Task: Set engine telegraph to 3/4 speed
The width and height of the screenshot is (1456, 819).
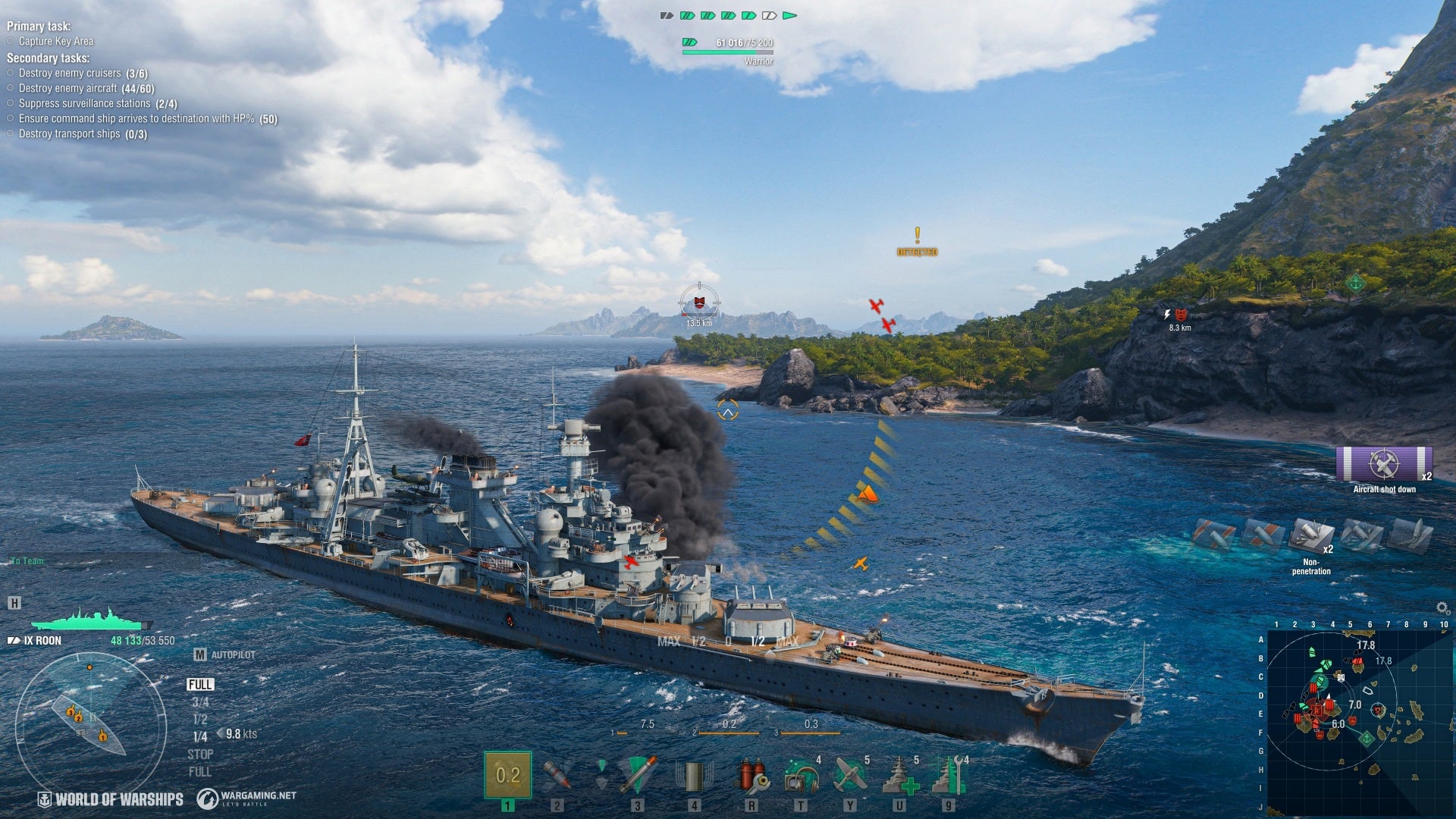Action: (200, 702)
